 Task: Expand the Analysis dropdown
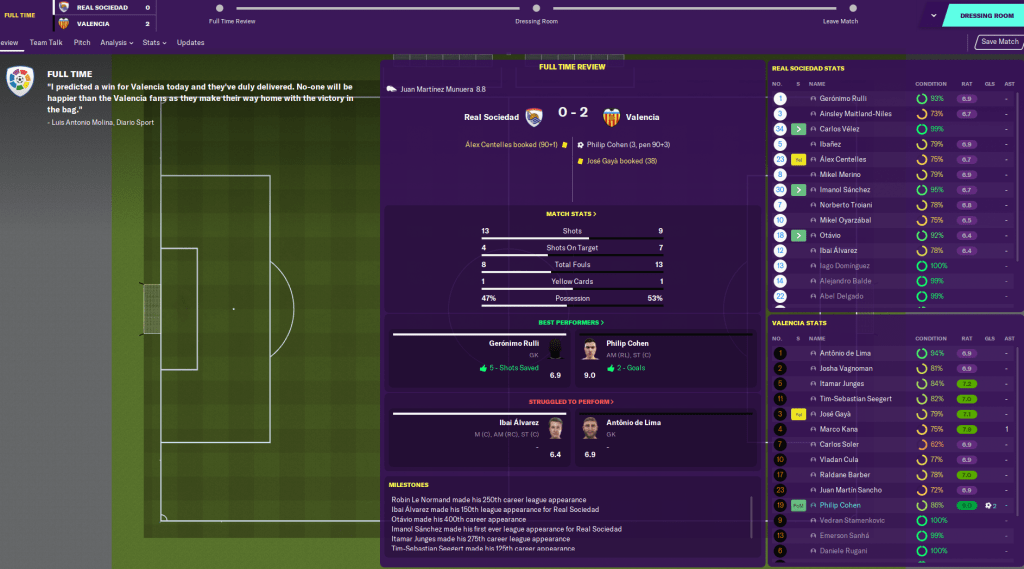(116, 43)
